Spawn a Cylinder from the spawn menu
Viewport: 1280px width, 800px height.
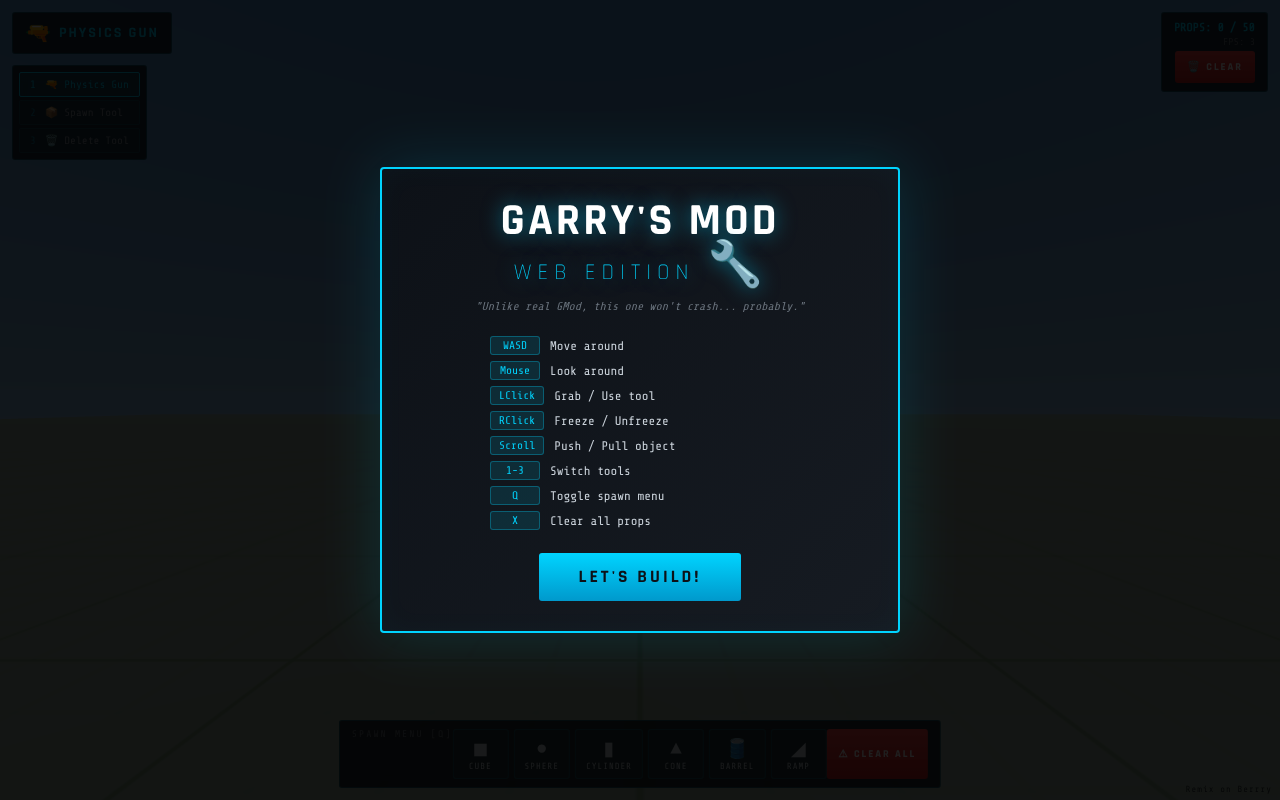(608, 753)
